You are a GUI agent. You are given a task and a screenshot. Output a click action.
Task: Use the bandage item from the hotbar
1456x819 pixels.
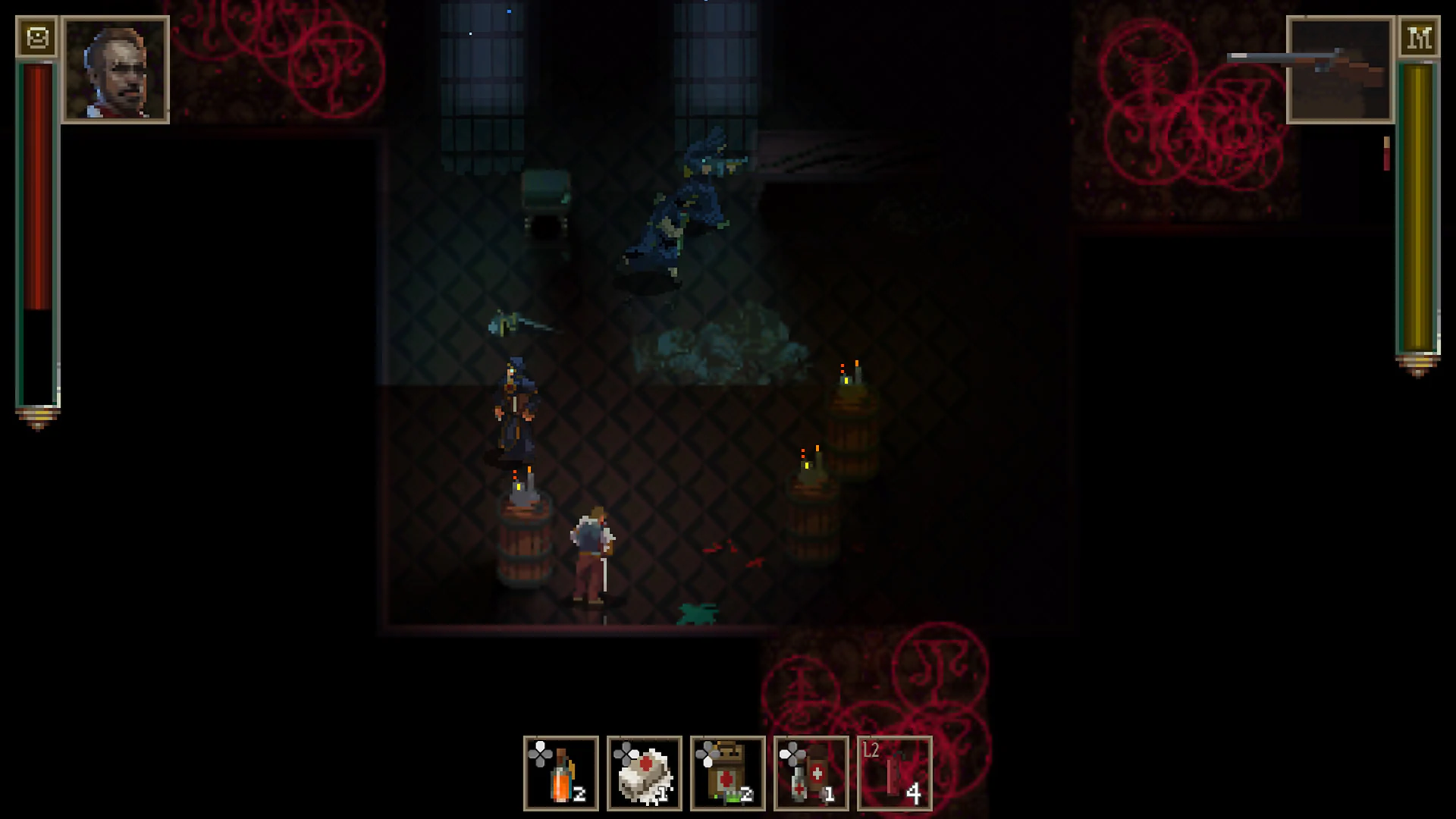click(644, 773)
